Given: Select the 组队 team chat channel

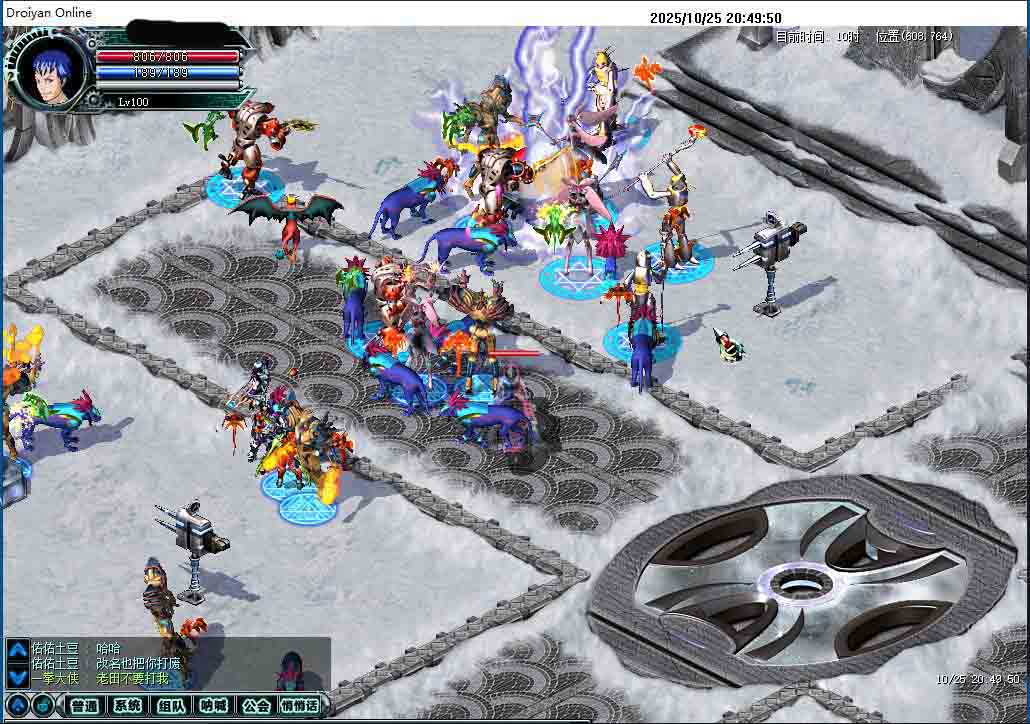Looking at the screenshot, I should coord(171,706).
